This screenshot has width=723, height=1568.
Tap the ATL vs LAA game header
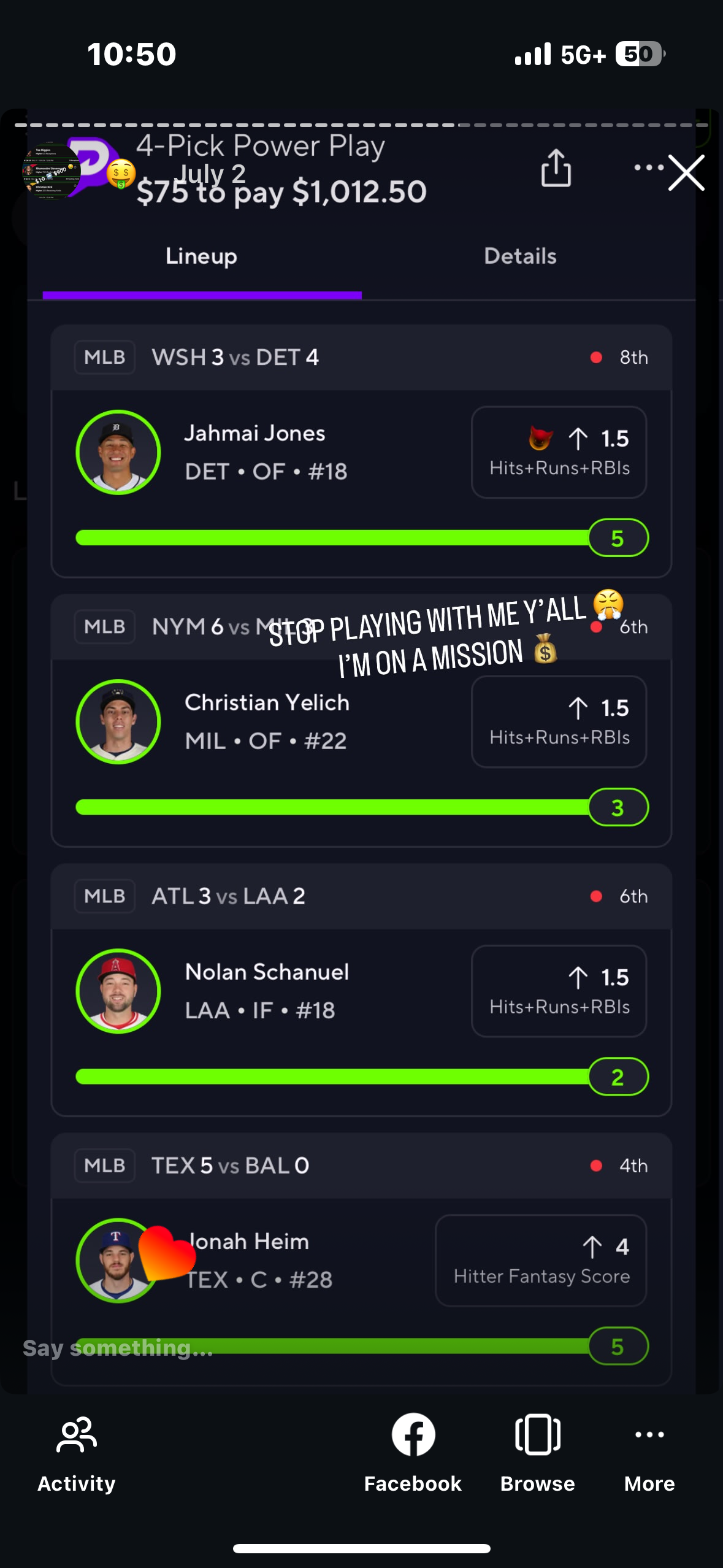click(361, 896)
